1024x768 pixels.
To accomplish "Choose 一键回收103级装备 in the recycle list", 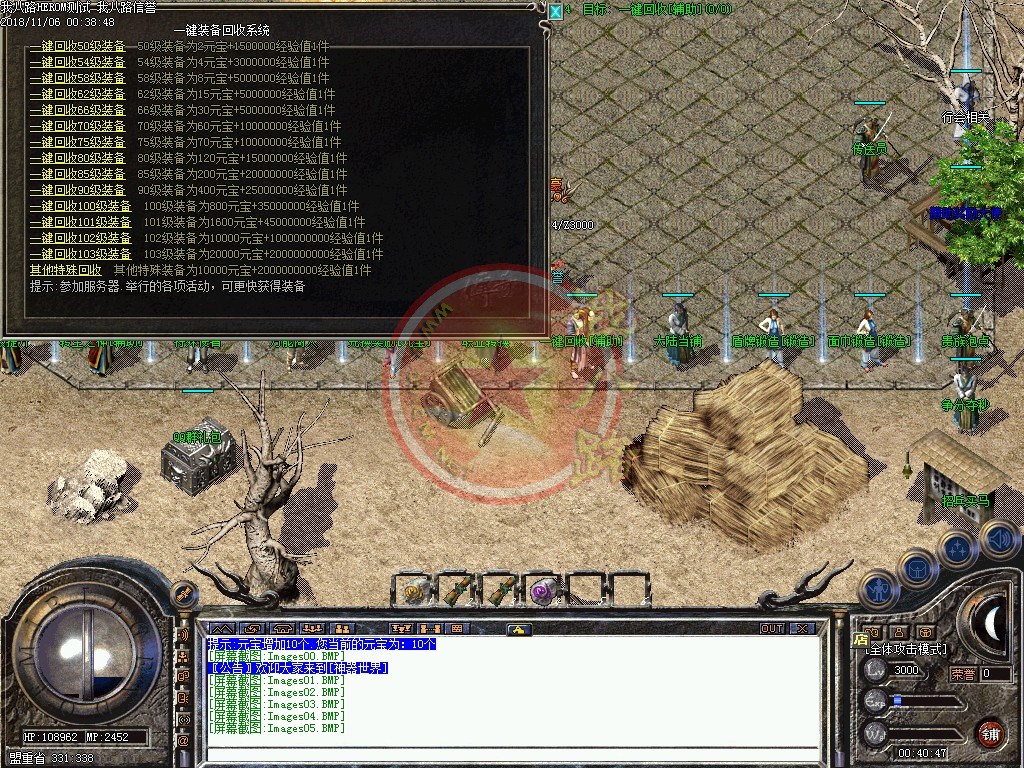I will point(81,254).
